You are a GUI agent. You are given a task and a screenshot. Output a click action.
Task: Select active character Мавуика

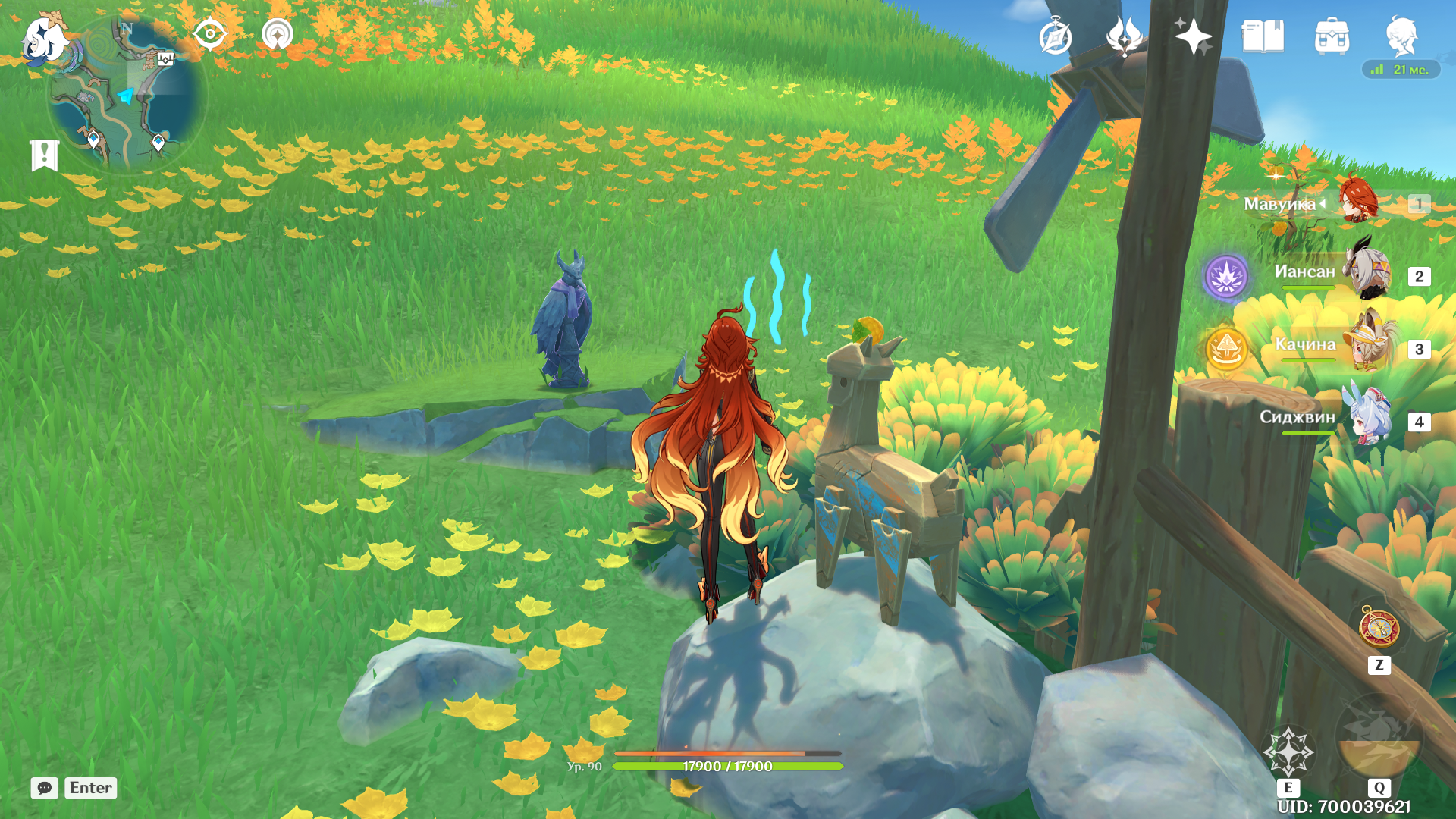(1357, 202)
